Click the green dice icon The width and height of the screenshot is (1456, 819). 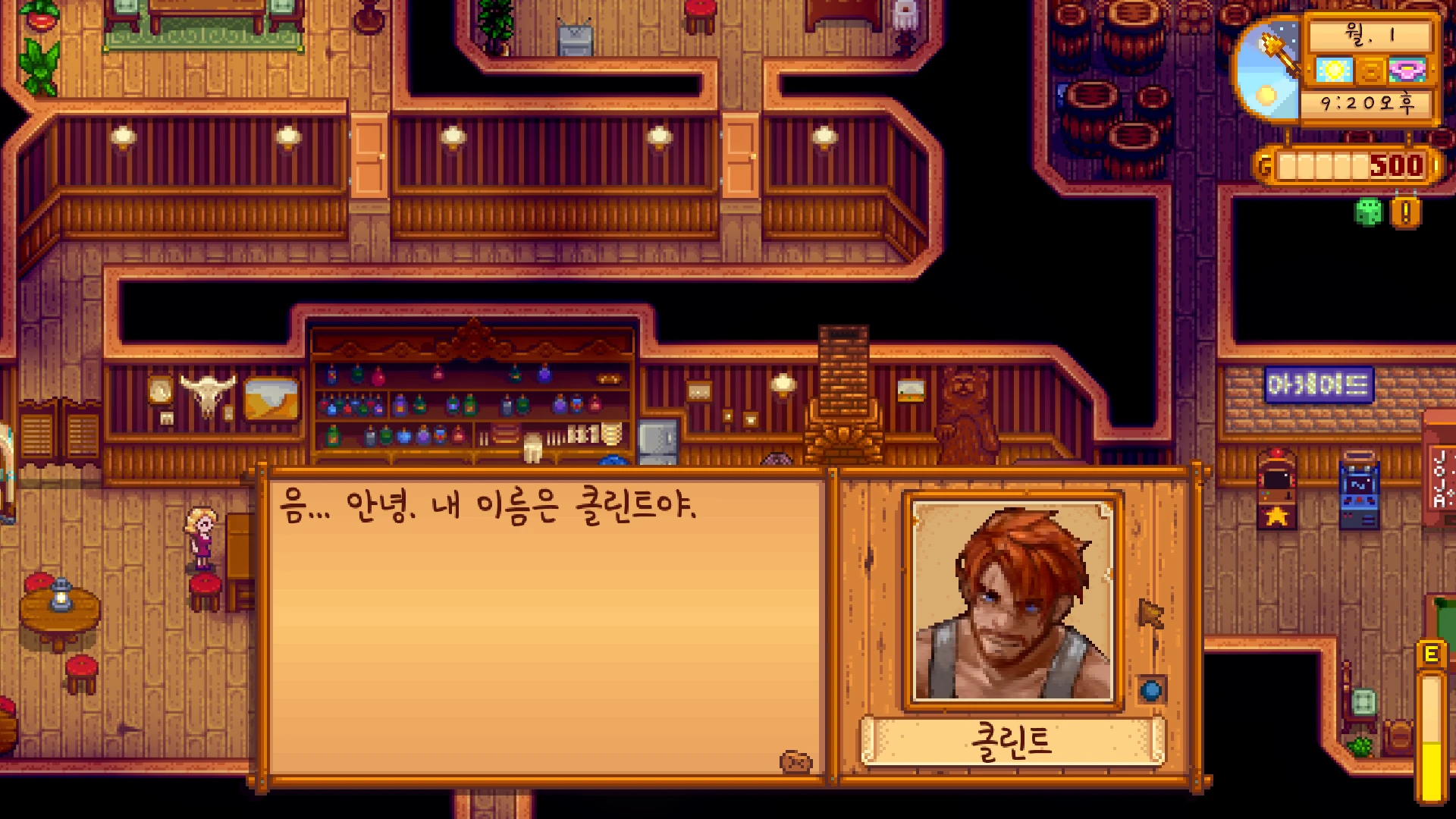[x=1368, y=212]
